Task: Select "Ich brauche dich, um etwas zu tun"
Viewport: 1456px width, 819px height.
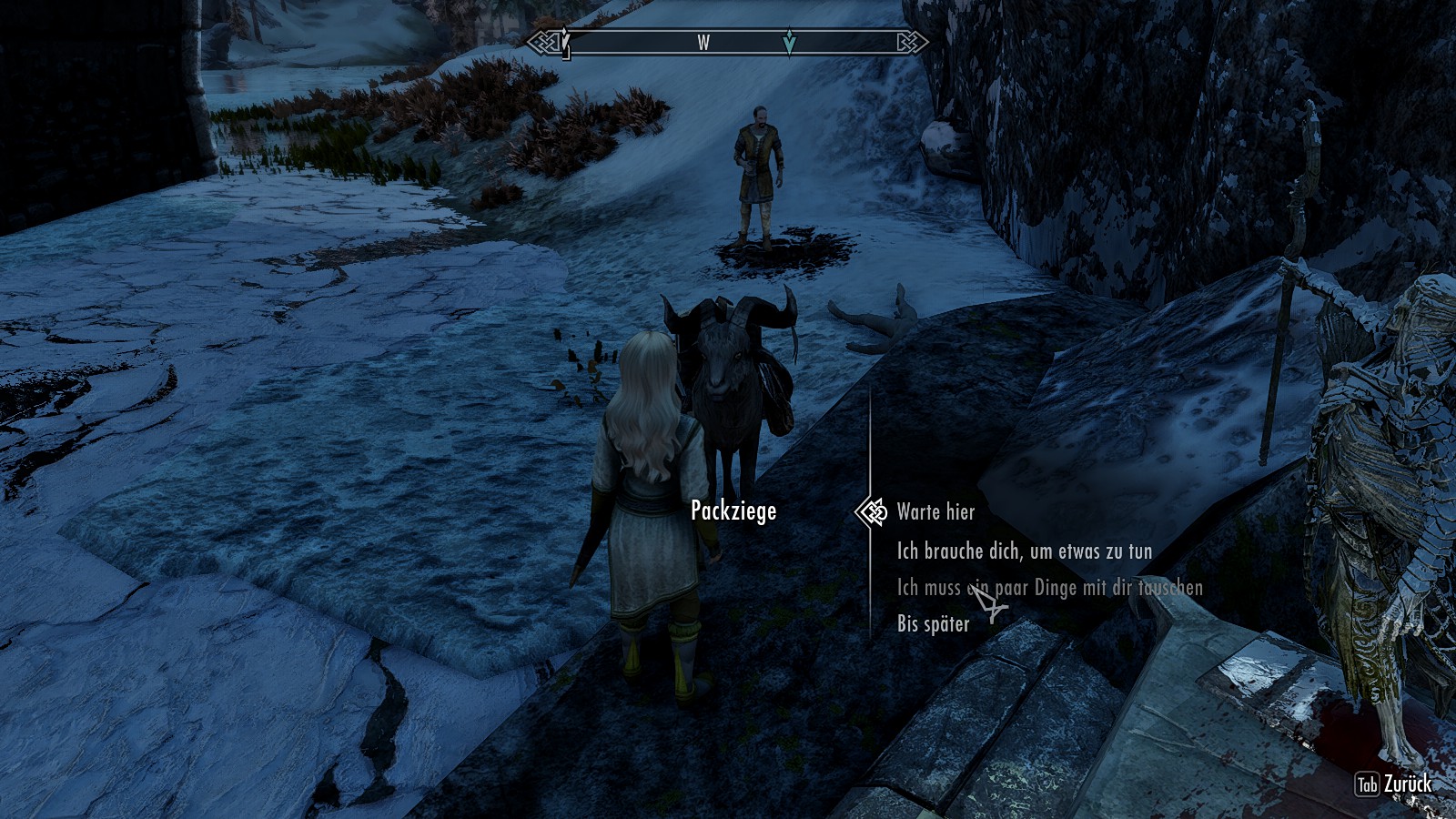Action: pos(1024,551)
